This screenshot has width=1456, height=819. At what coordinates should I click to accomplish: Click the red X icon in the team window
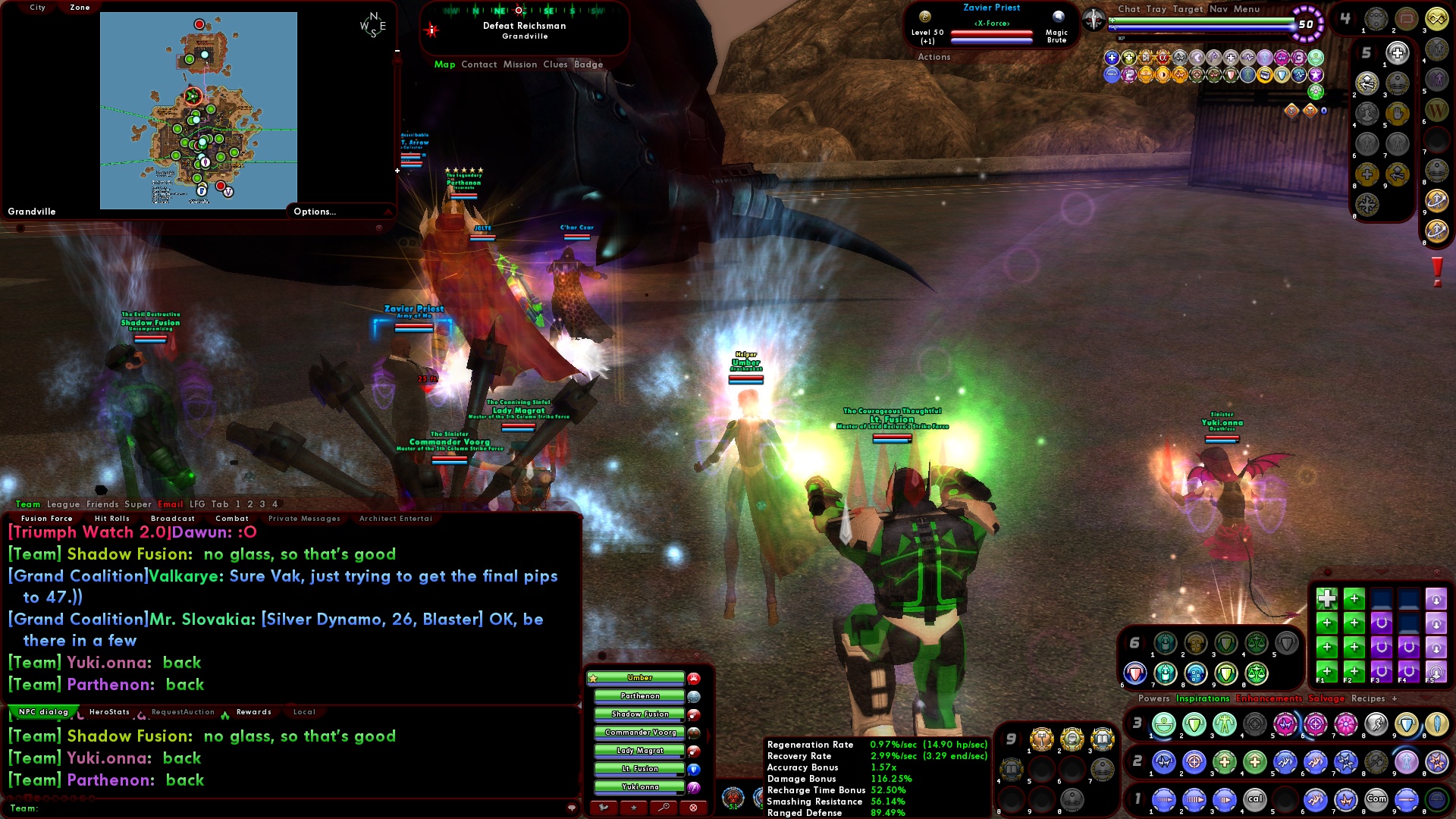[692, 808]
